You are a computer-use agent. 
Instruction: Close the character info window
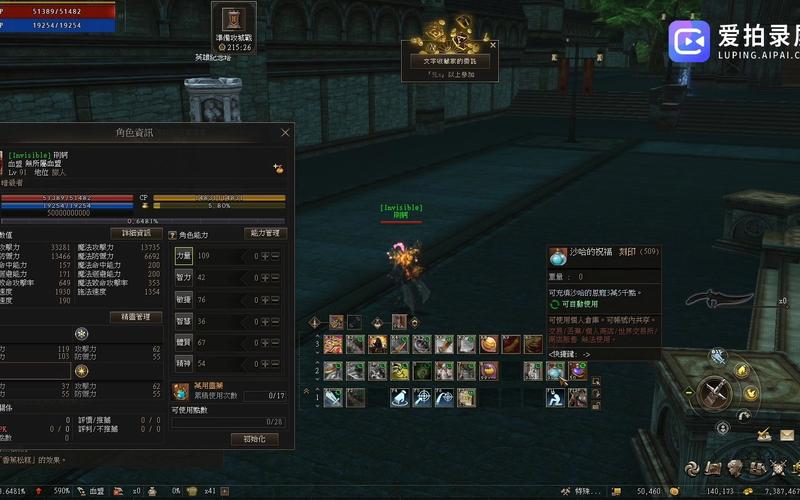pyautogui.click(x=285, y=132)
